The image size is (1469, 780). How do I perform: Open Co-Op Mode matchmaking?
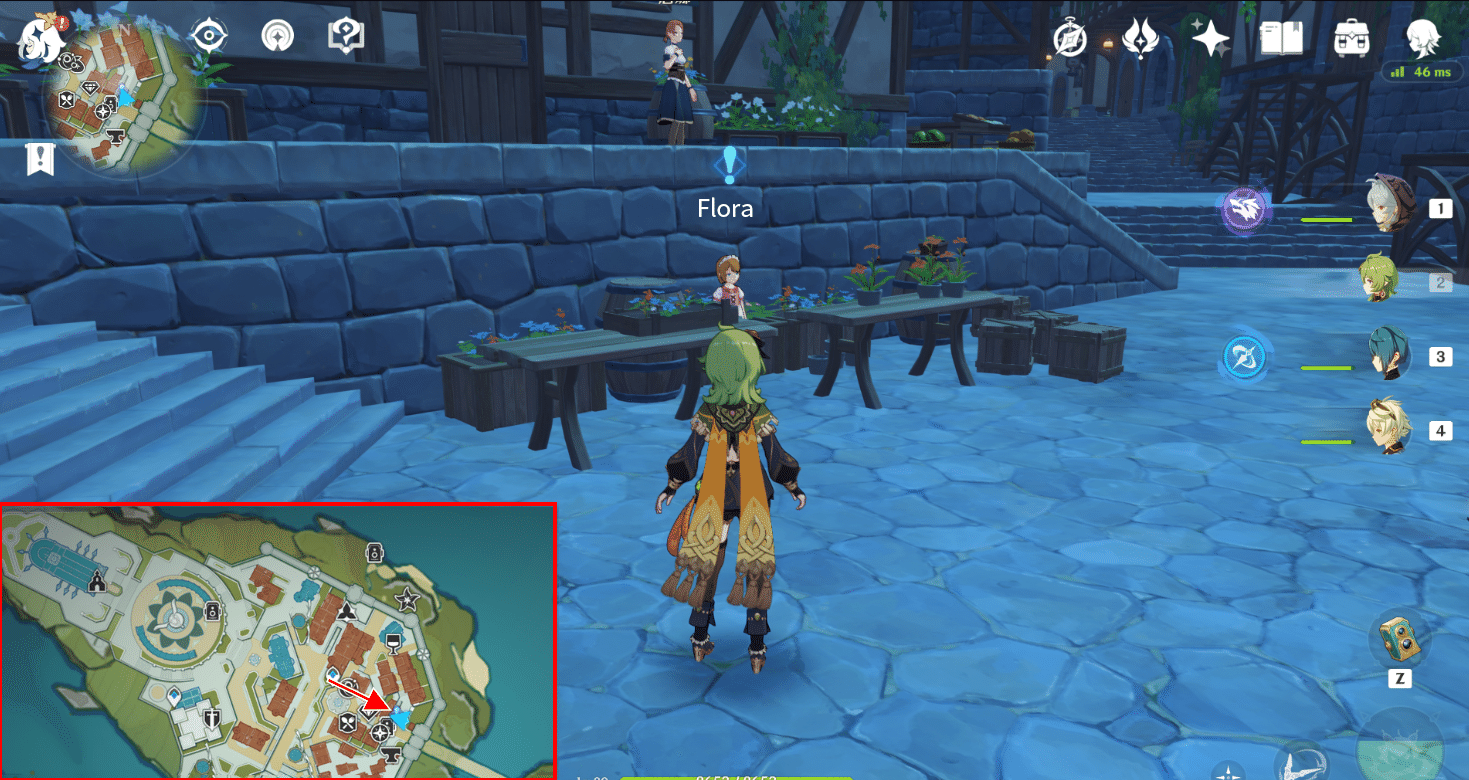275,33
